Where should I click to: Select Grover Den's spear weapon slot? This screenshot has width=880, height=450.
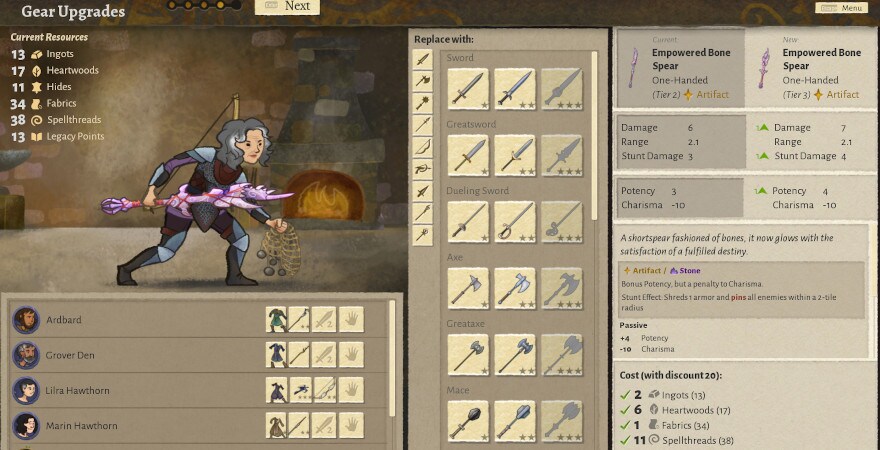[300, 355]
